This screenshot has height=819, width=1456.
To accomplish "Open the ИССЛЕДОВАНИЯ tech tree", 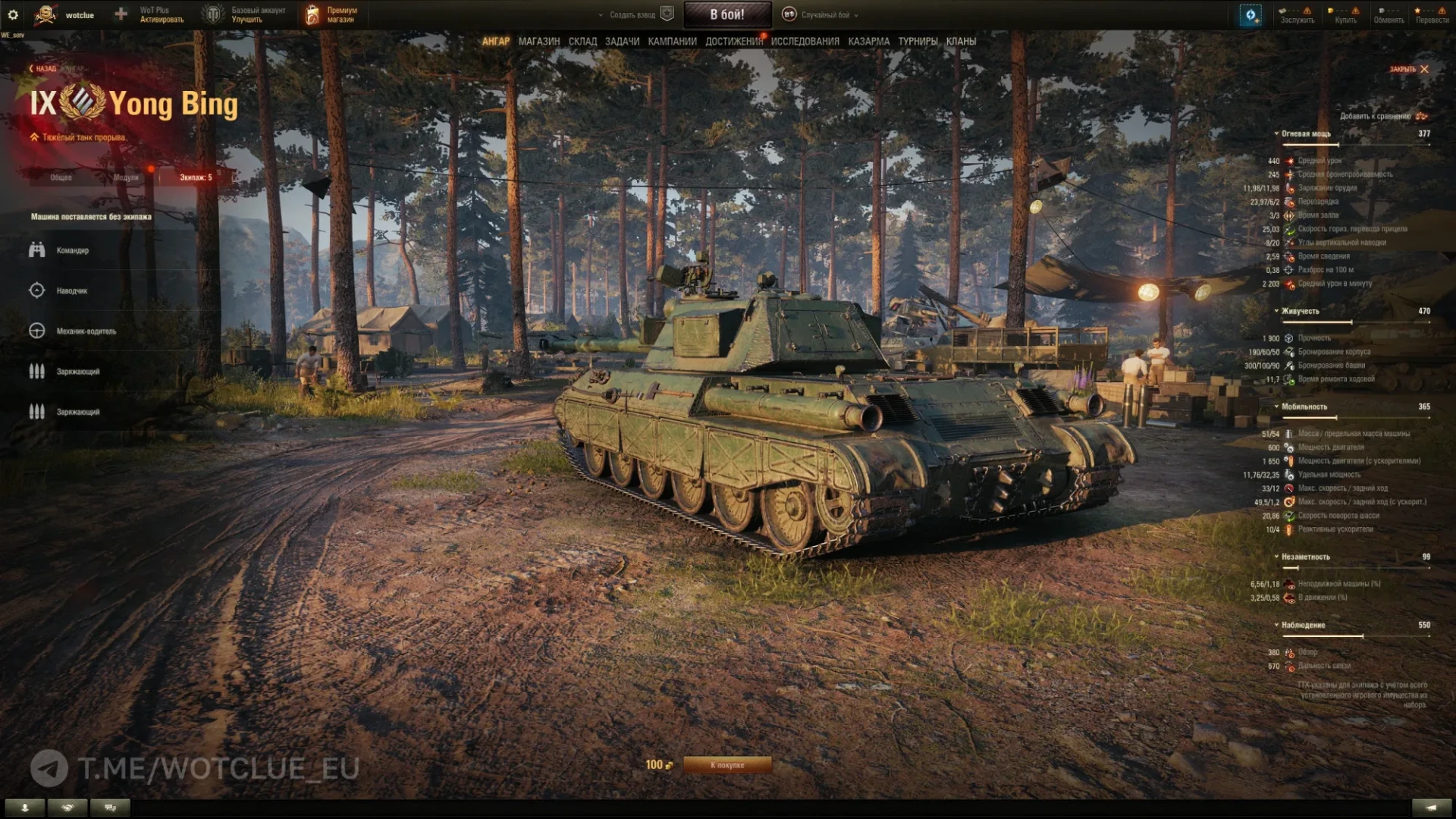I will (x=805, y=42).
